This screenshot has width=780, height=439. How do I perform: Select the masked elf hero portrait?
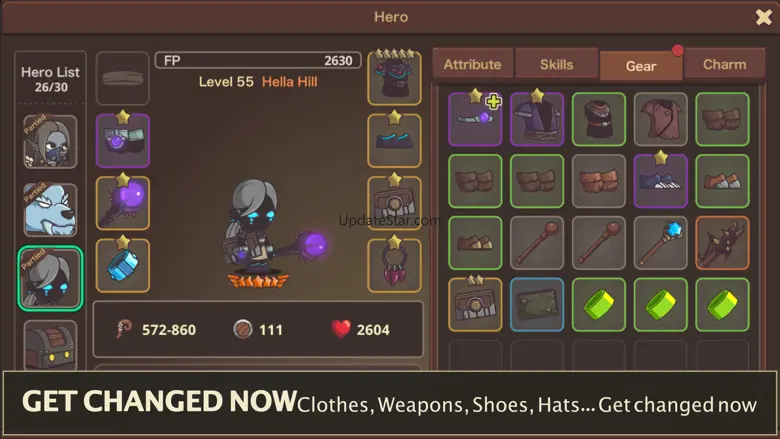(x=50, y=142)
